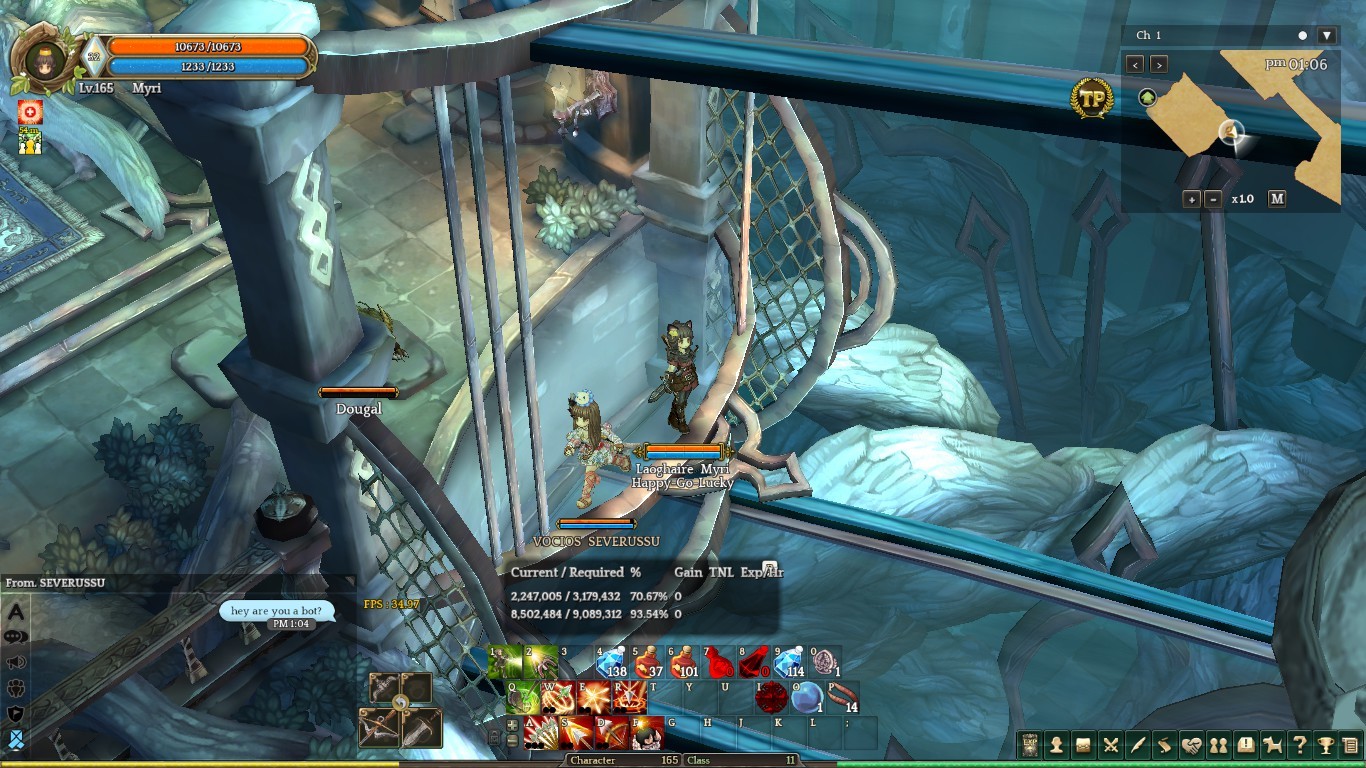Image resolution: width=1366 pixels, height=768 pixels.
Task: Use the blue orb item on key O
Action: (x=806, y=697)
